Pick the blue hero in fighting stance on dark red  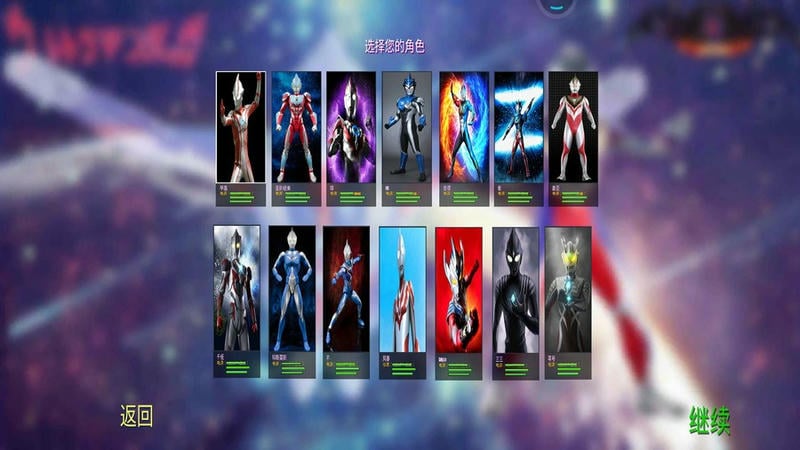click(346, 290)
